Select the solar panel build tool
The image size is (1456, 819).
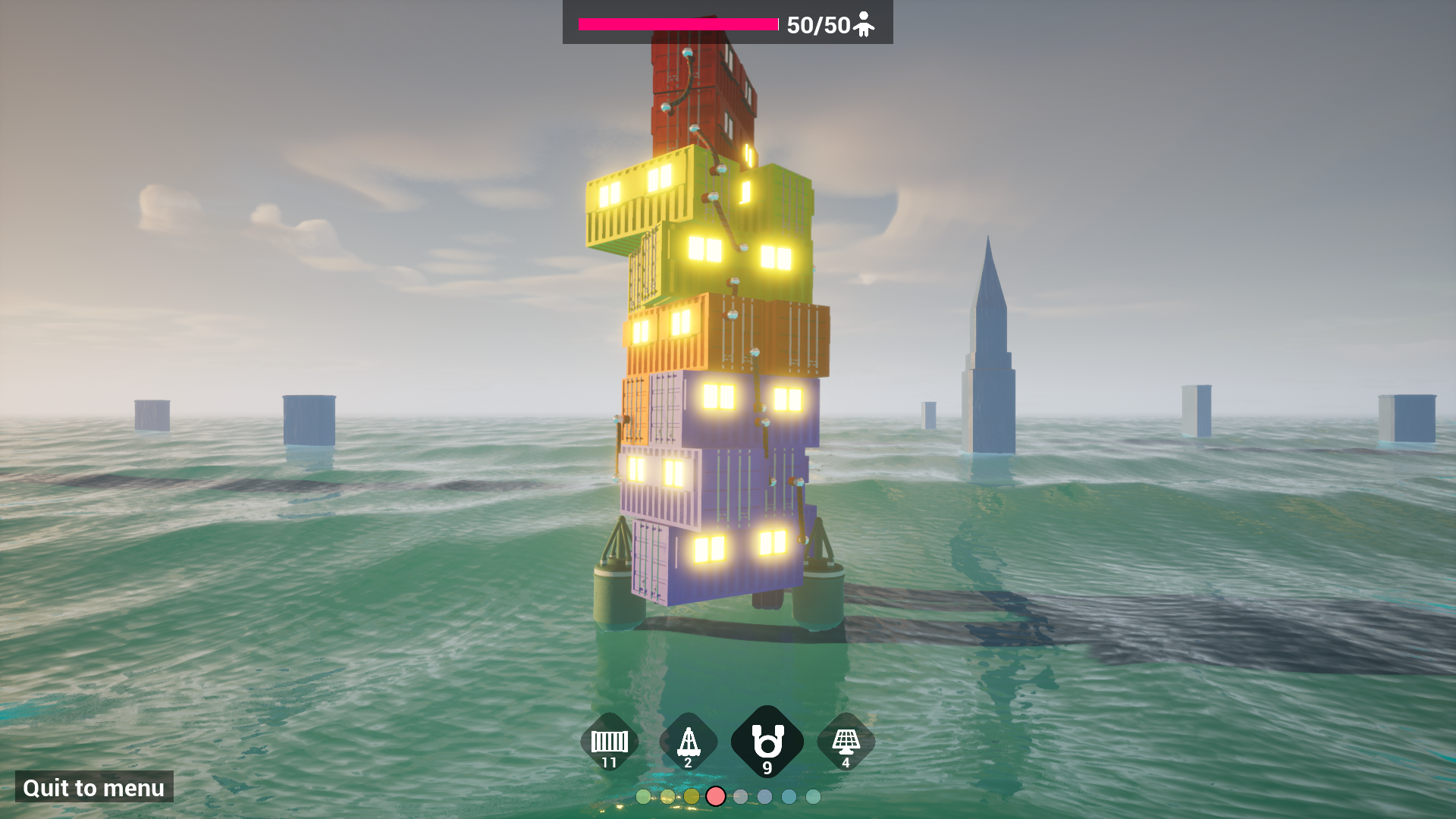click(x=846, y=739)
